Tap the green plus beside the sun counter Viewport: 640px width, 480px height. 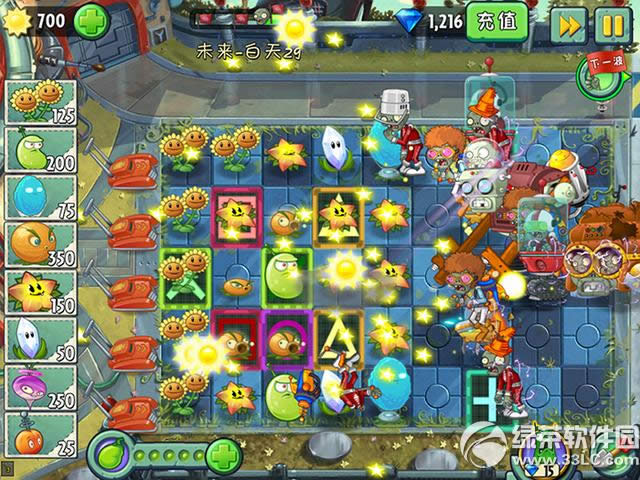click(91, 20)
